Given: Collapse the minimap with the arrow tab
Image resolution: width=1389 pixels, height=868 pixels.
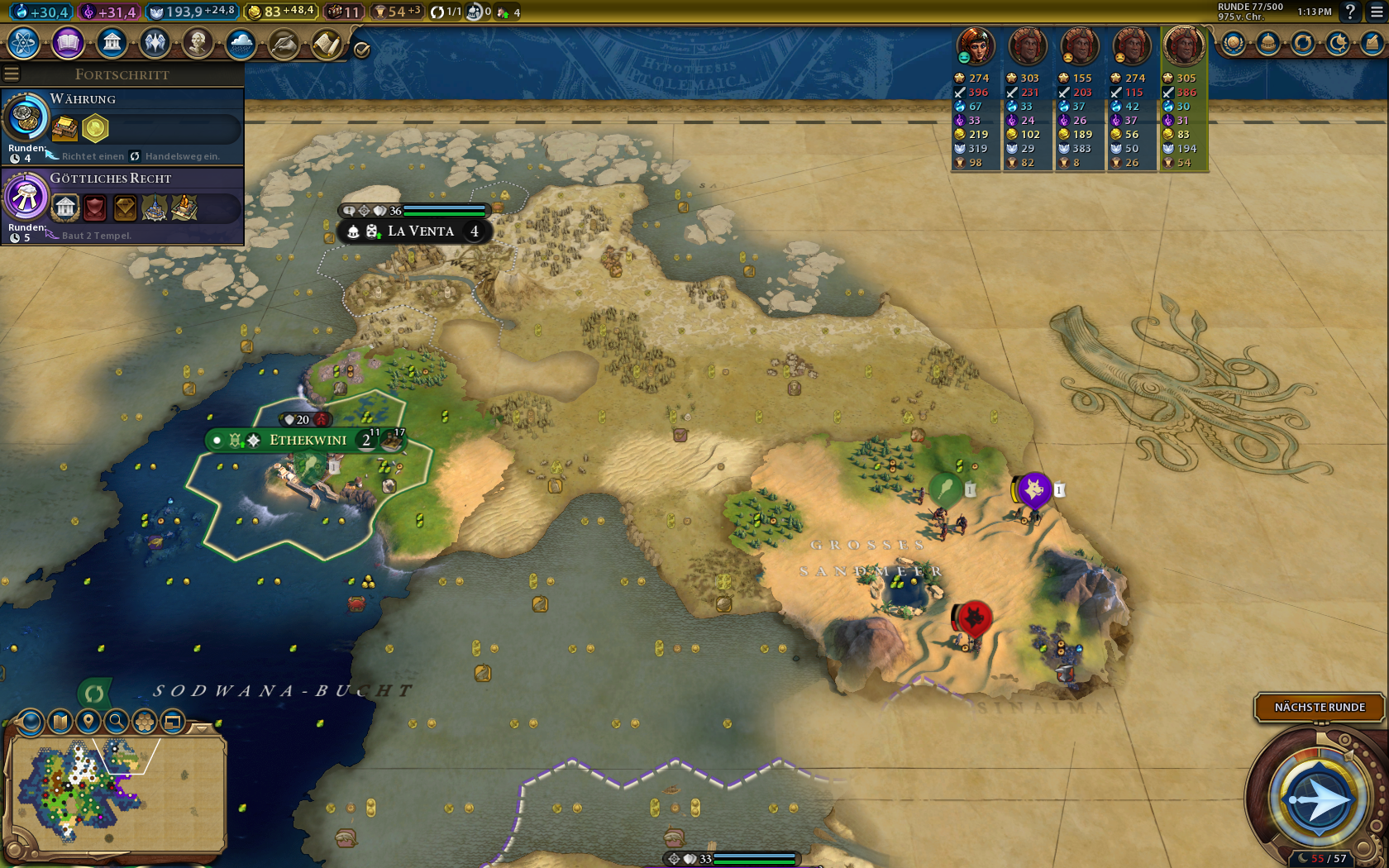Looking at the screenshot, I should click(x=202, y=728).
